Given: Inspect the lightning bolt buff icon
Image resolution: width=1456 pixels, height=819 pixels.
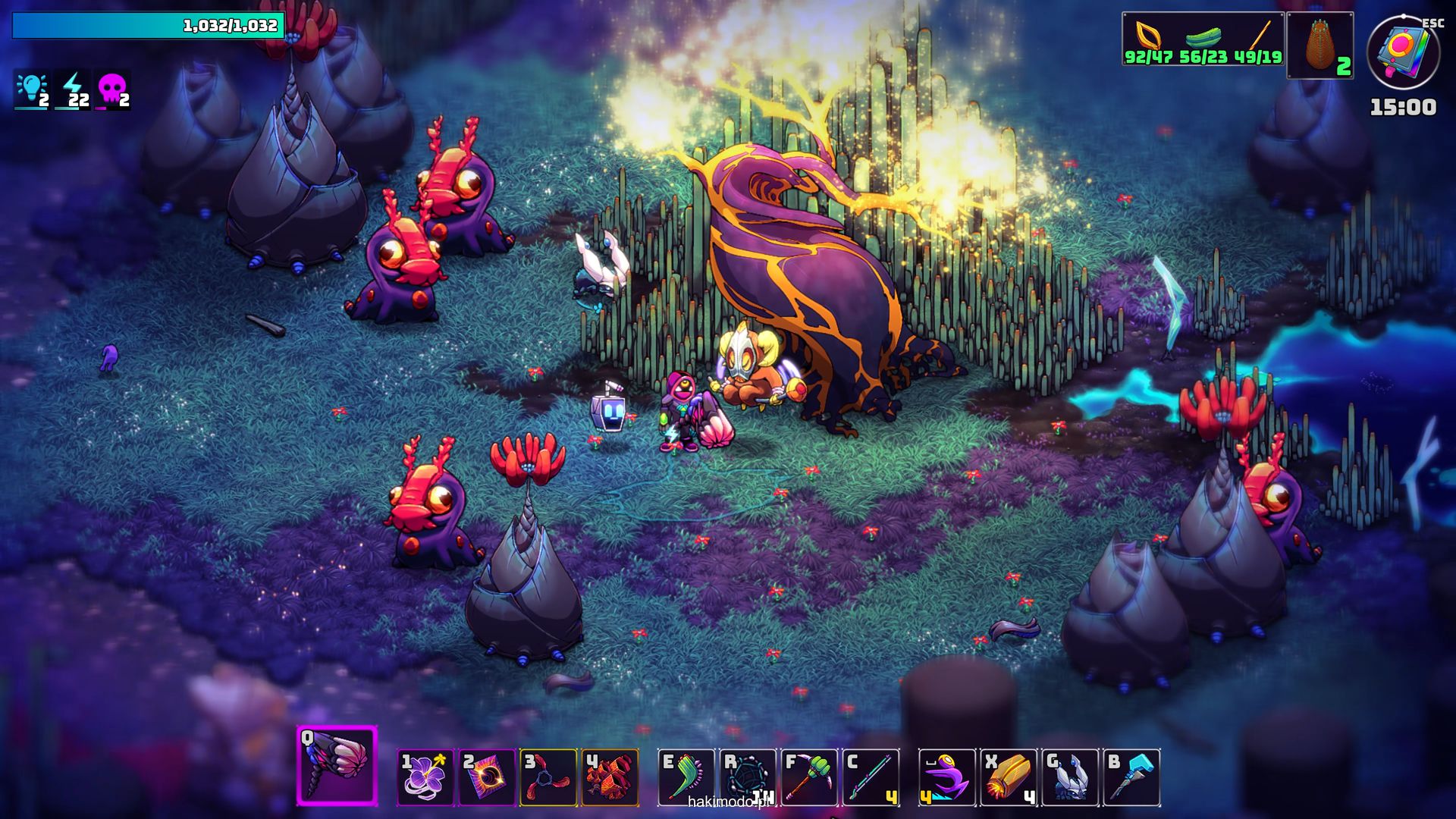Looking at the screenshot, I should point(73,90).
